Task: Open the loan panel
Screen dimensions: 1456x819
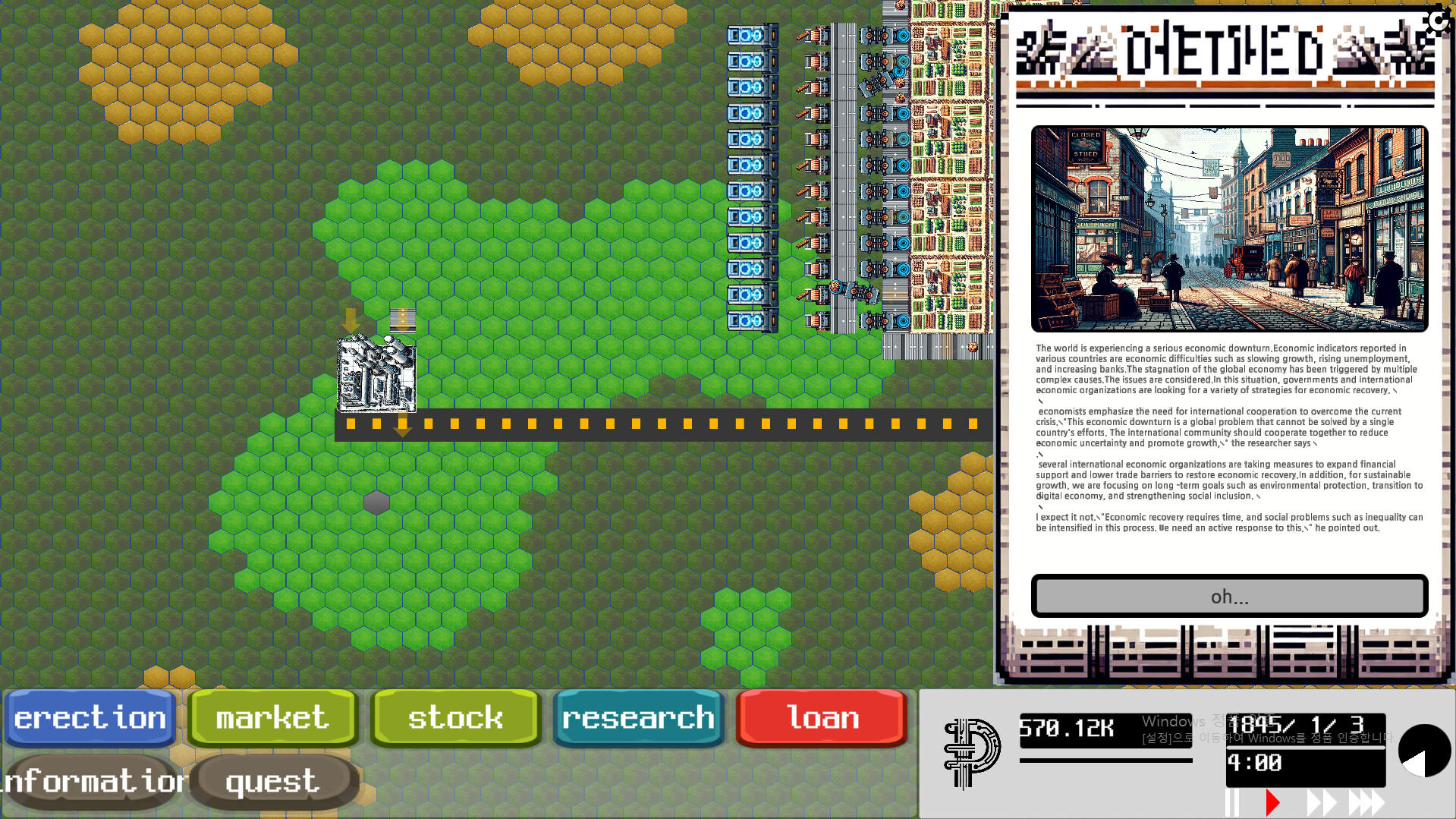Action: pyautogui.click(x=822, y=717)
